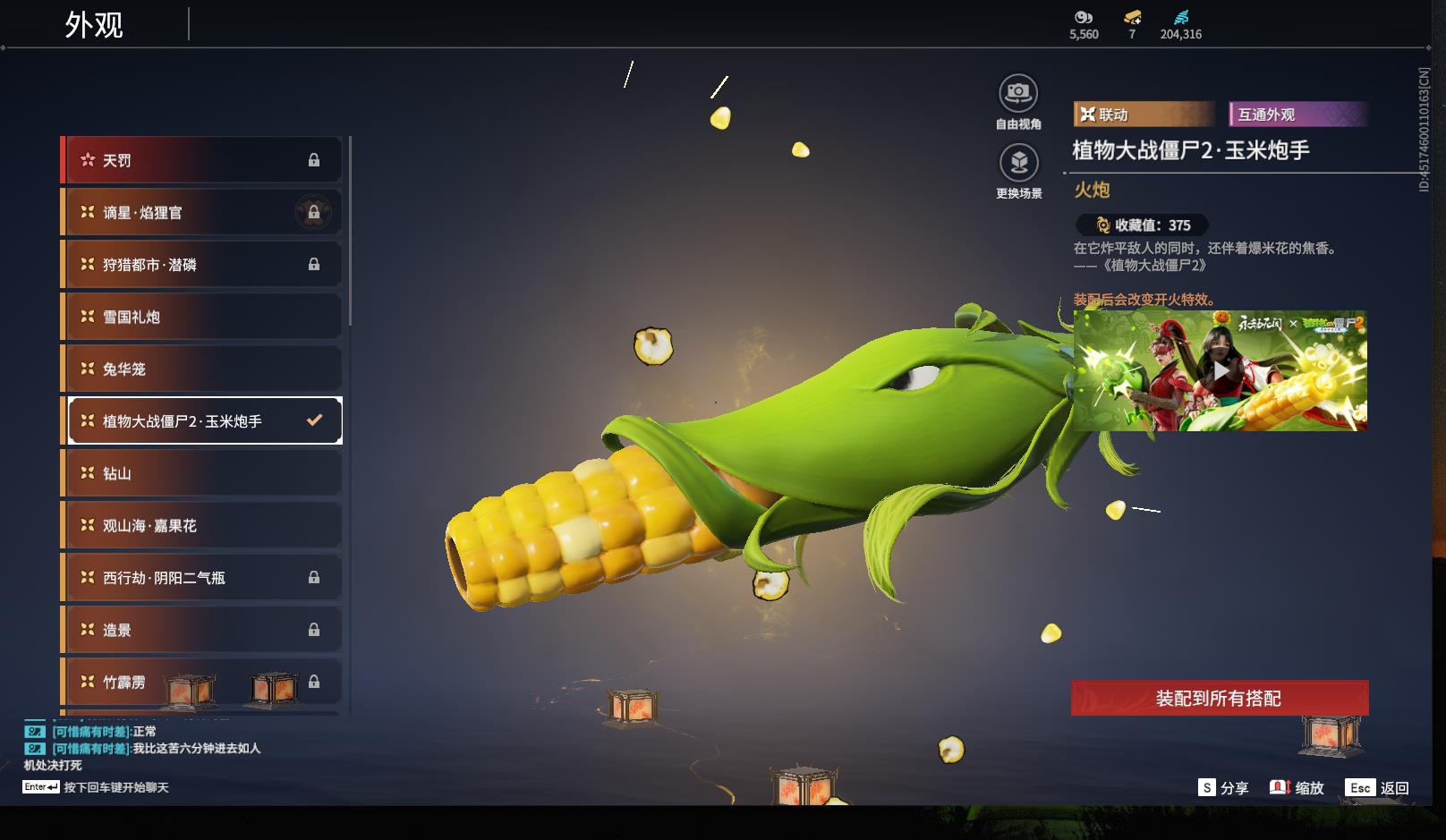Choose the 摘星·焰狸官 skin
This screenshot has width=1446, height=840.
tap(203, 212)
